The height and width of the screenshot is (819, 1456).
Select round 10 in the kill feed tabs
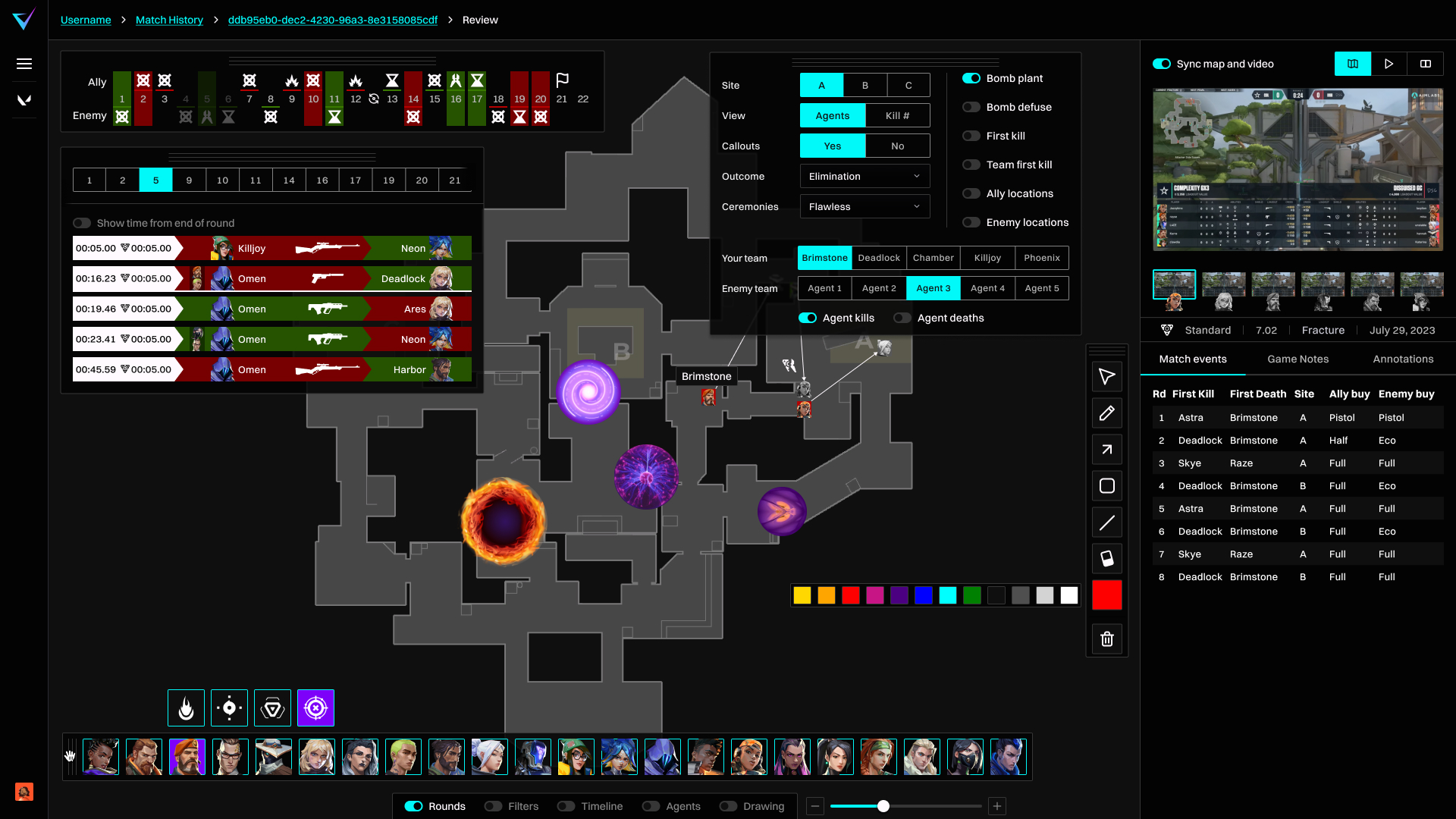(222, 180)
